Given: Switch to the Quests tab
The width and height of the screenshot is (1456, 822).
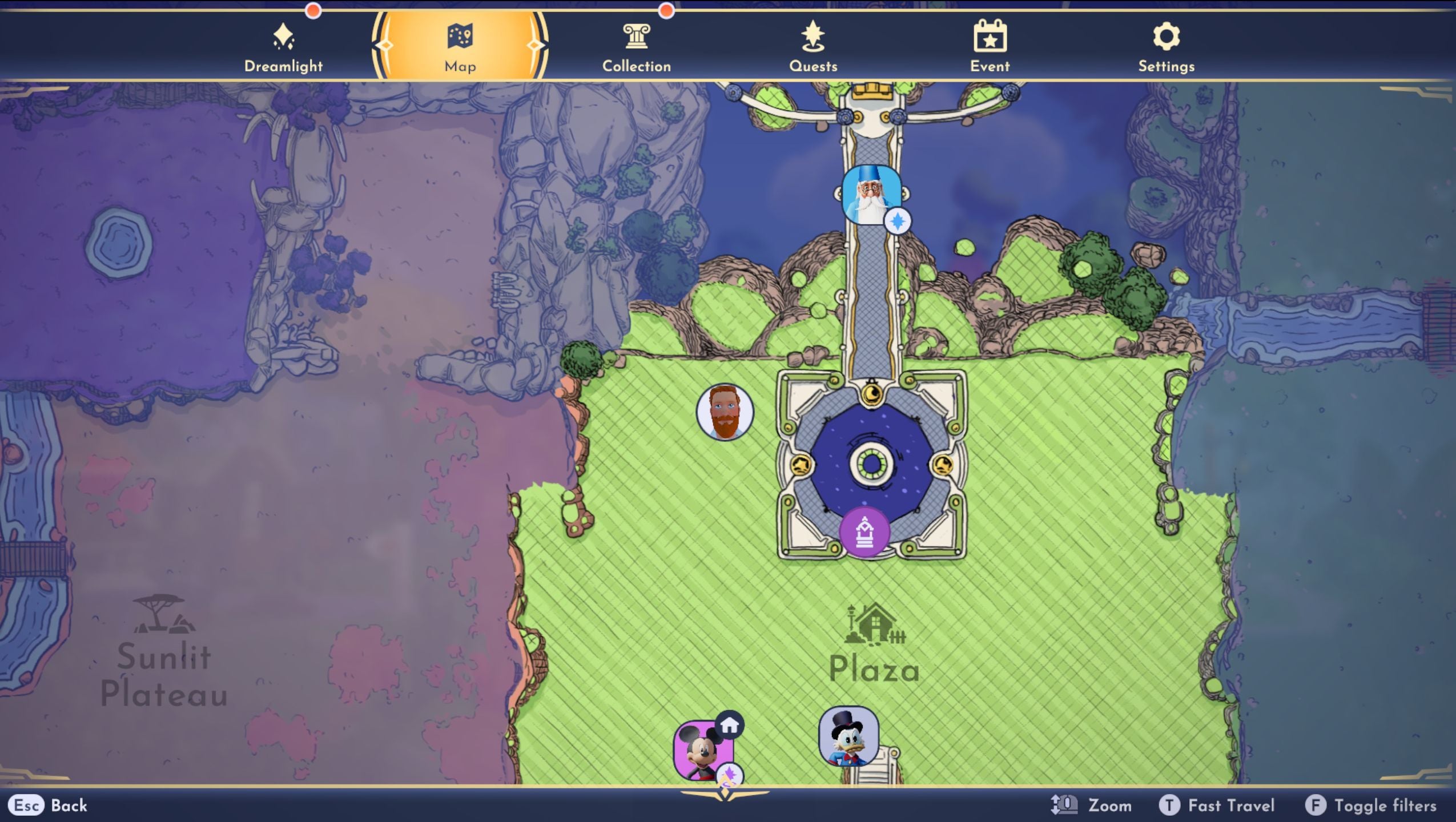Looking at the screenshot, I should pyautogui.click(x=813, y=46).
